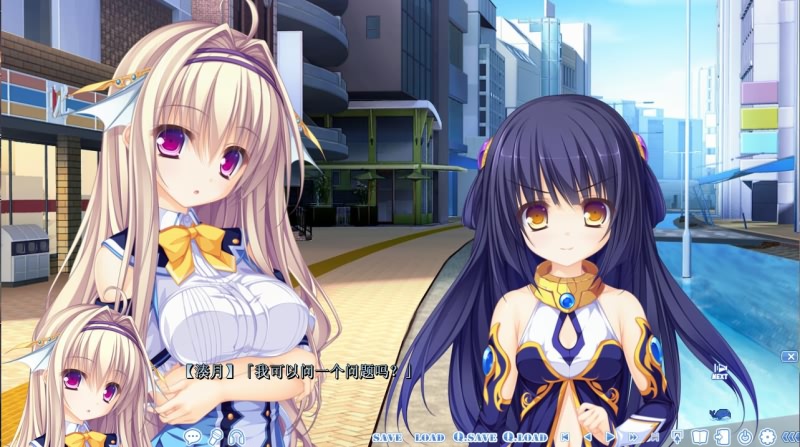The image size is (800, 447).
Task: Collapse toolbar with the triple-arrow icon
Action: (x=789, y=436)
